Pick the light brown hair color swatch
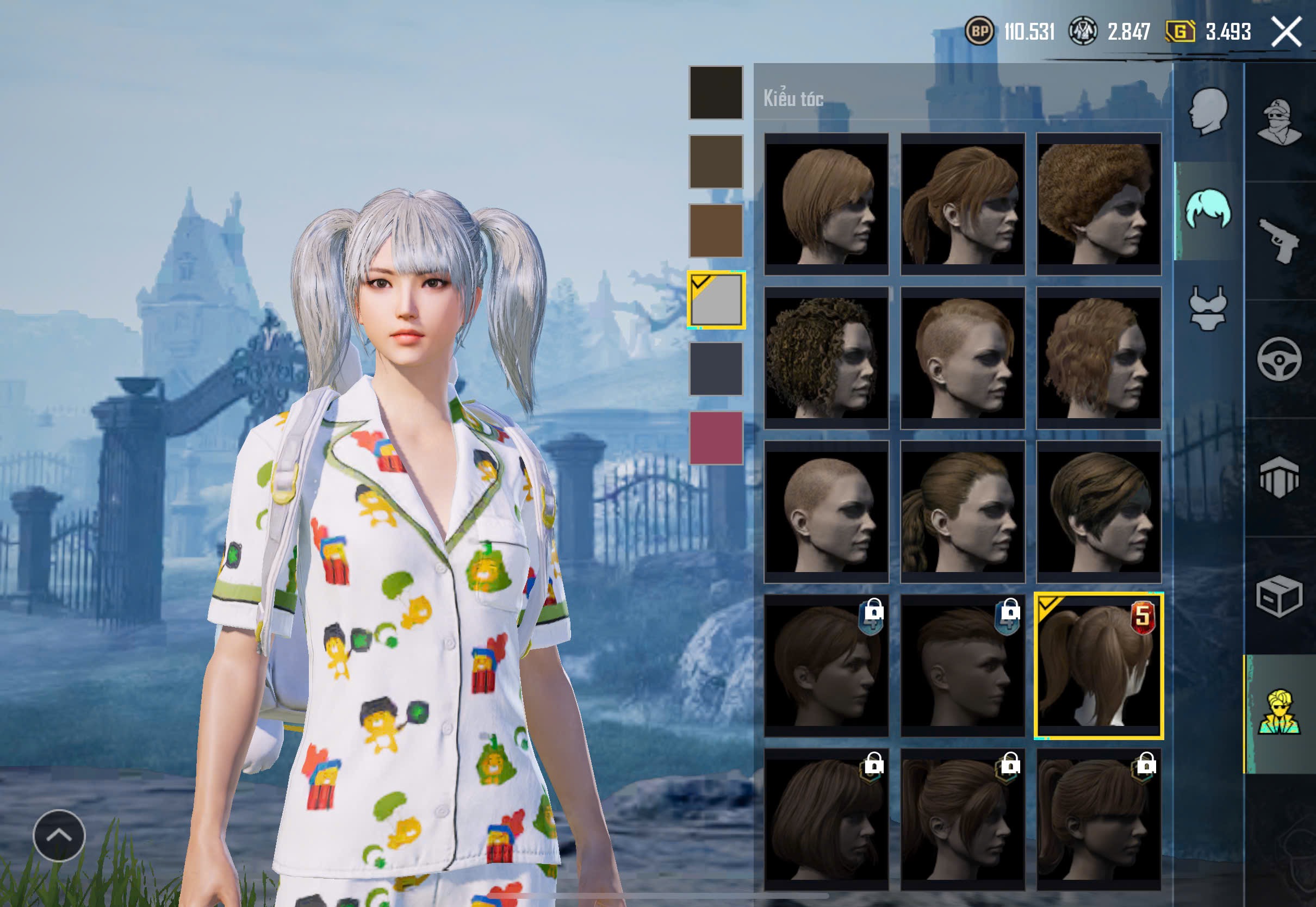 click(x=716, y=231)
